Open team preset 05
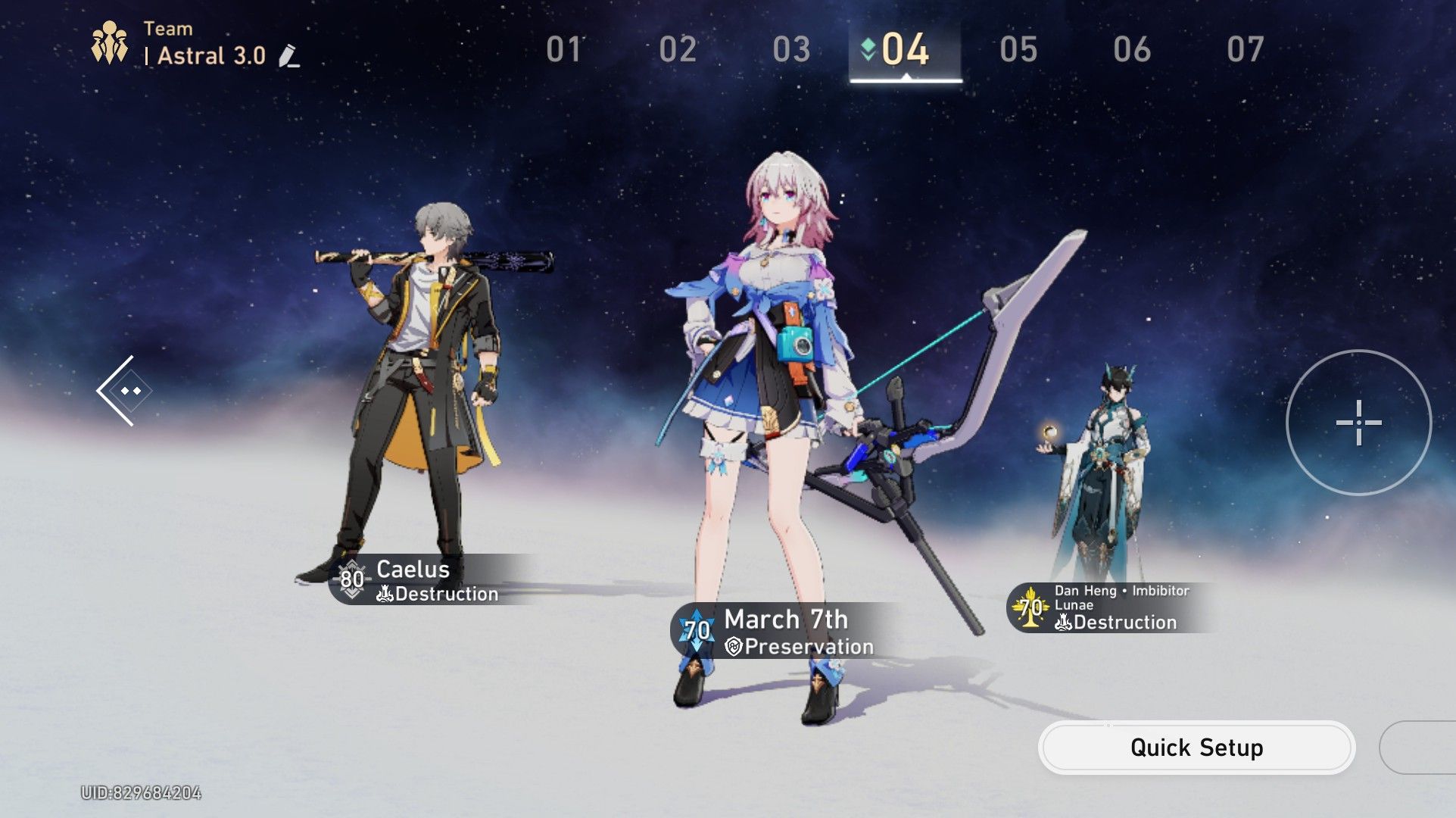The width and height of the screenshot is (1456, 818). point(1020,48)
